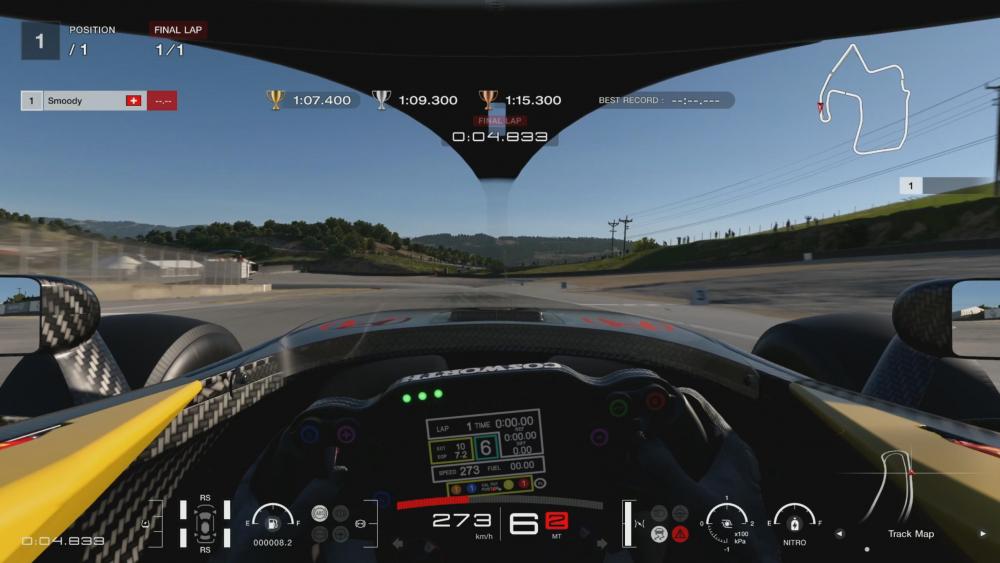1000x563 pixels.
Task: Show the next Track Map display page
Action: [983, 534]
